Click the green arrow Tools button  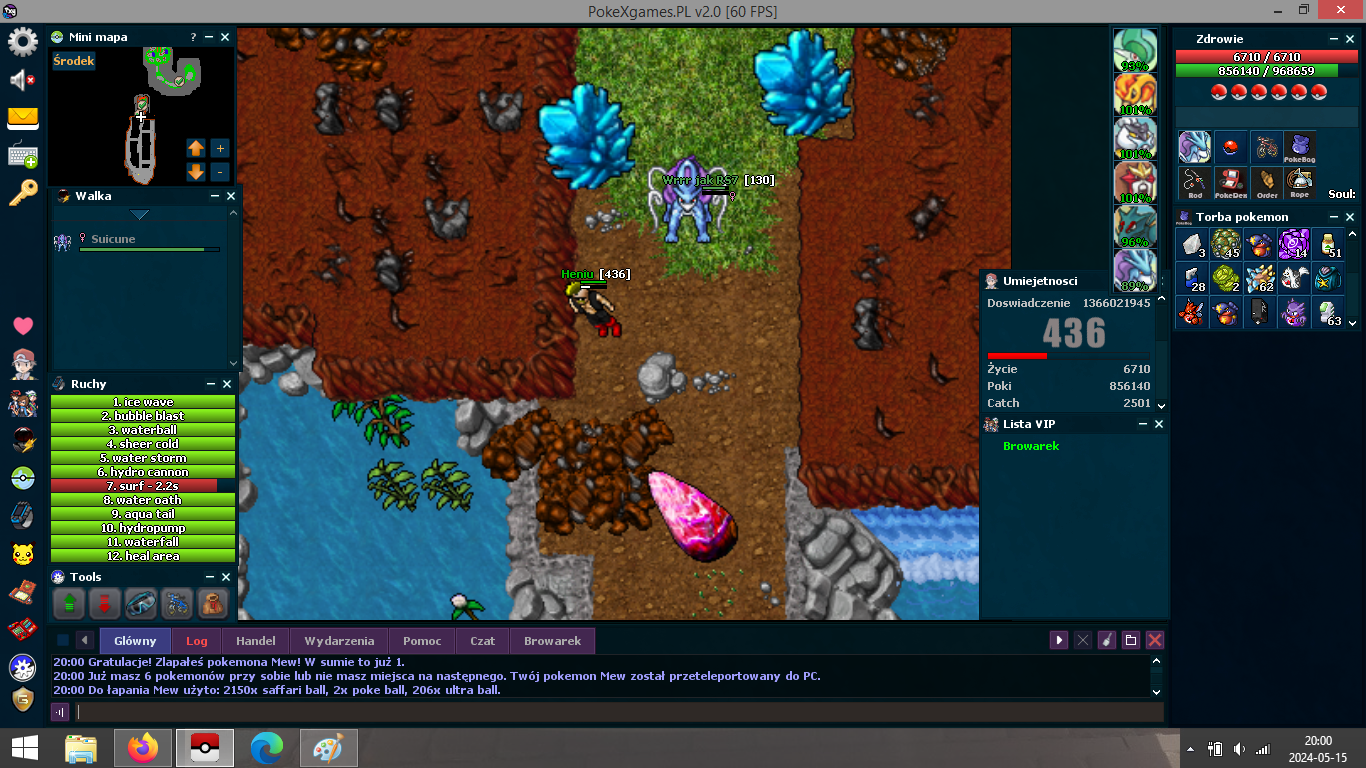point(69,604)
